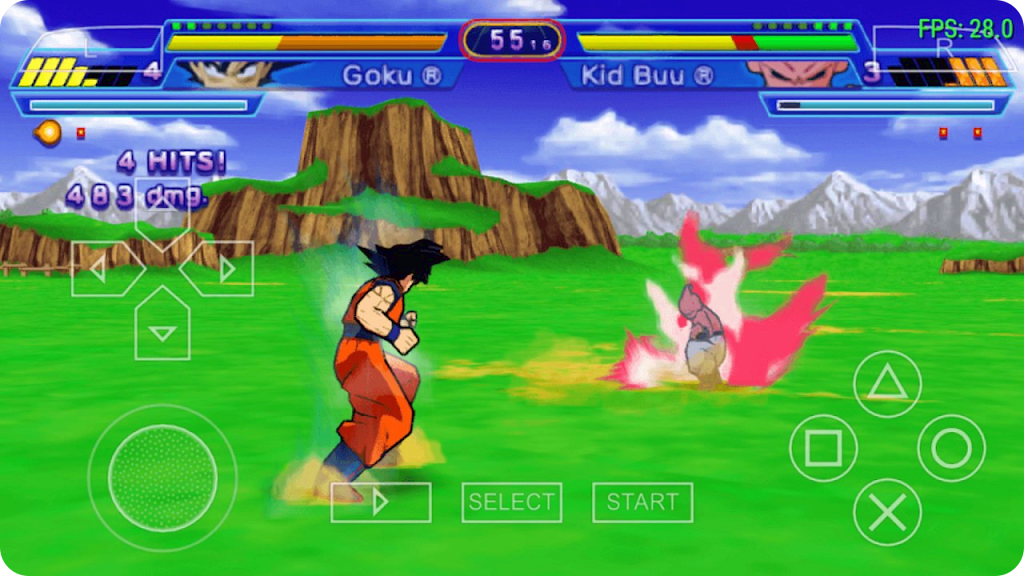Tap the cross action button
1024x576 pixels.
coord(887,512)
